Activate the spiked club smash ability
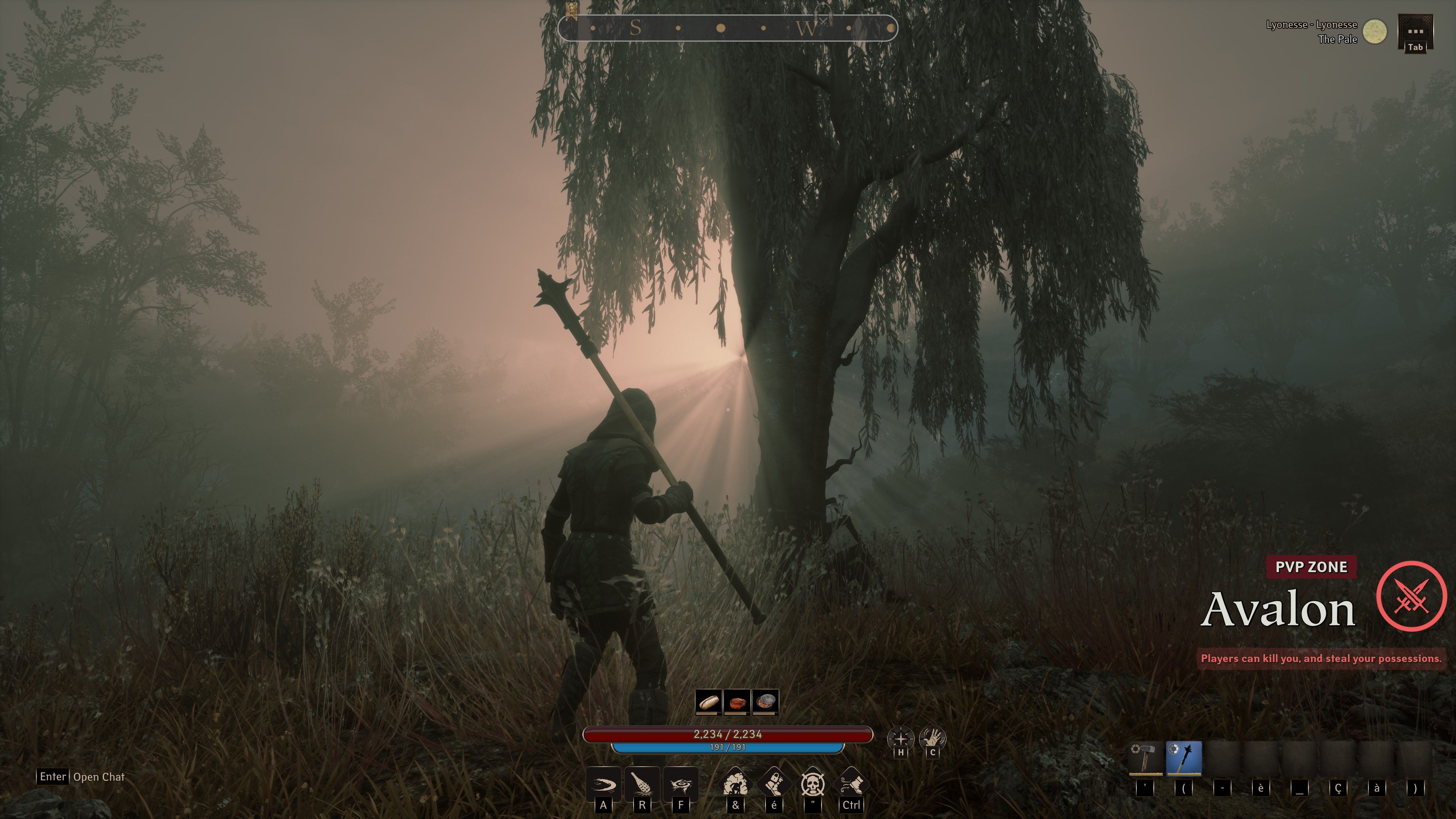The width and height of the screenshot is (1456, 819). tap(642, 784)
